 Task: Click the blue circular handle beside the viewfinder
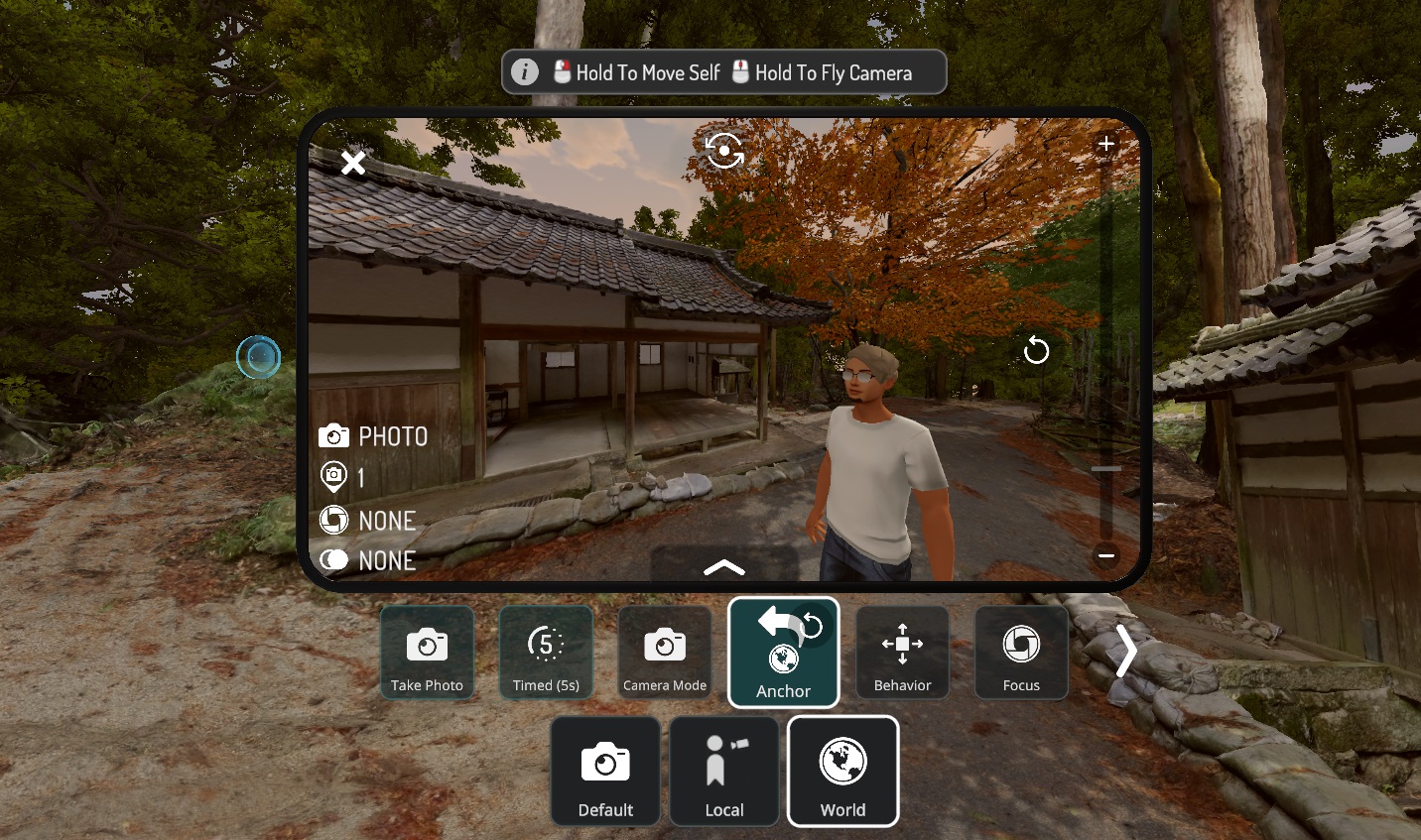(x=259, y=357)
